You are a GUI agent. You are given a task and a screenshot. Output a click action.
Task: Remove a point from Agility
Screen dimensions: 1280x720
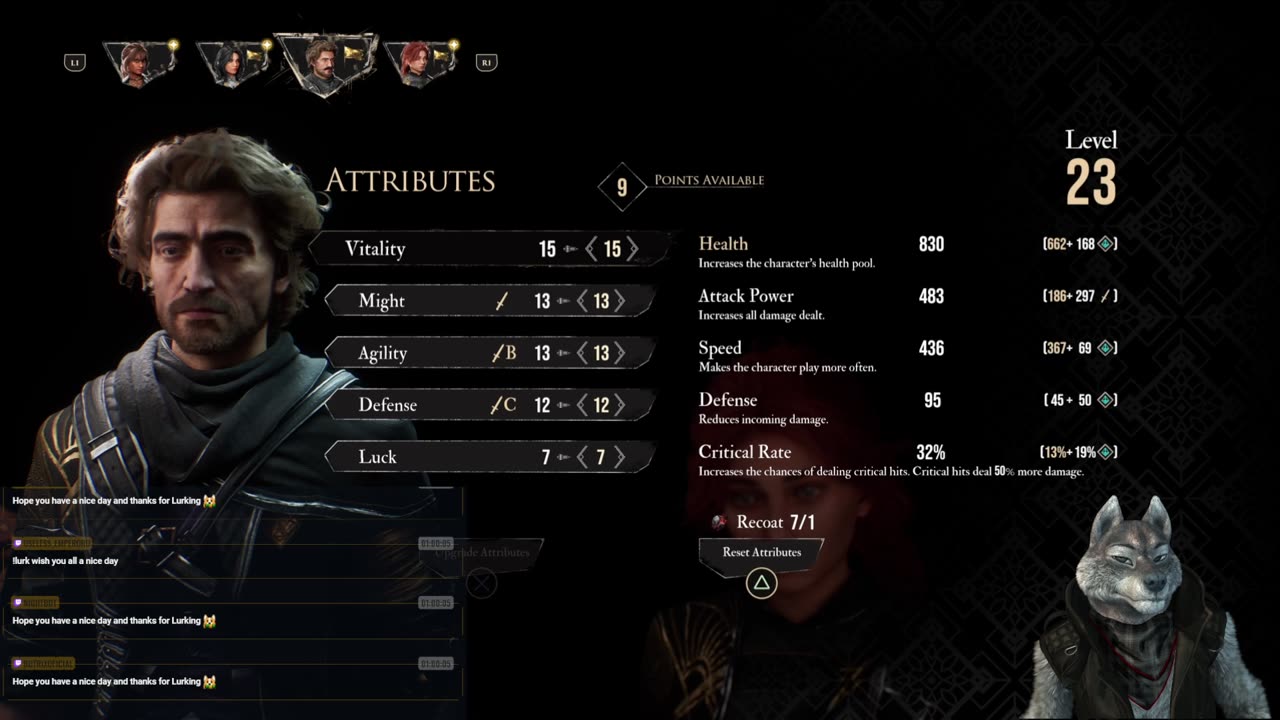pyautogui.click(x=582, y=353)
